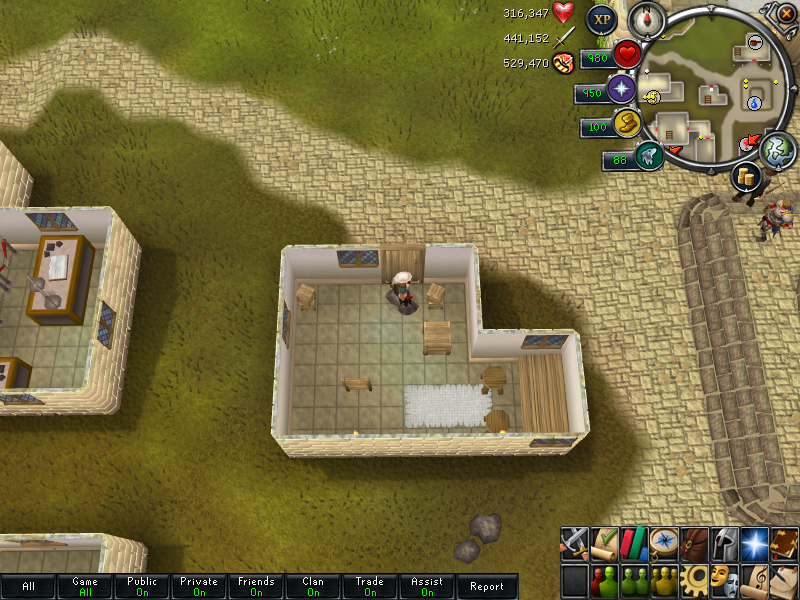Toggle the XP counter button

pyautogui.click(x=601, y=18)
